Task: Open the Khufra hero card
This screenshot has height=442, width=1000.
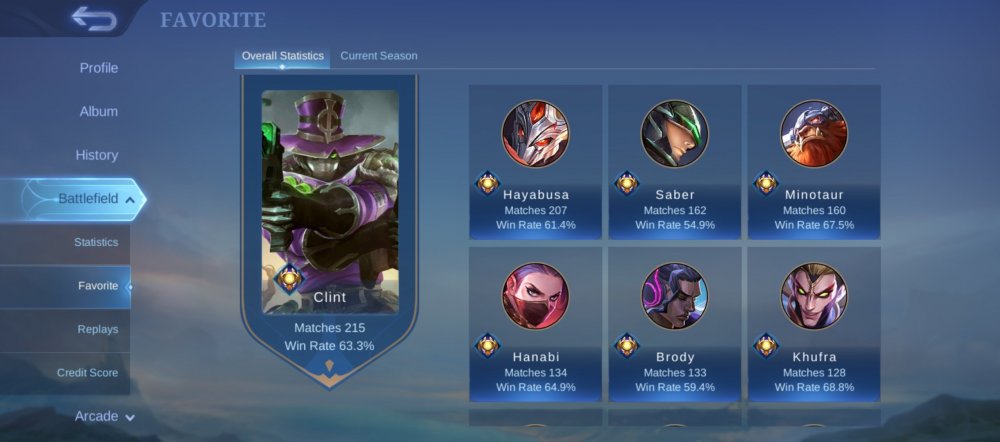Action: [814, 324]
